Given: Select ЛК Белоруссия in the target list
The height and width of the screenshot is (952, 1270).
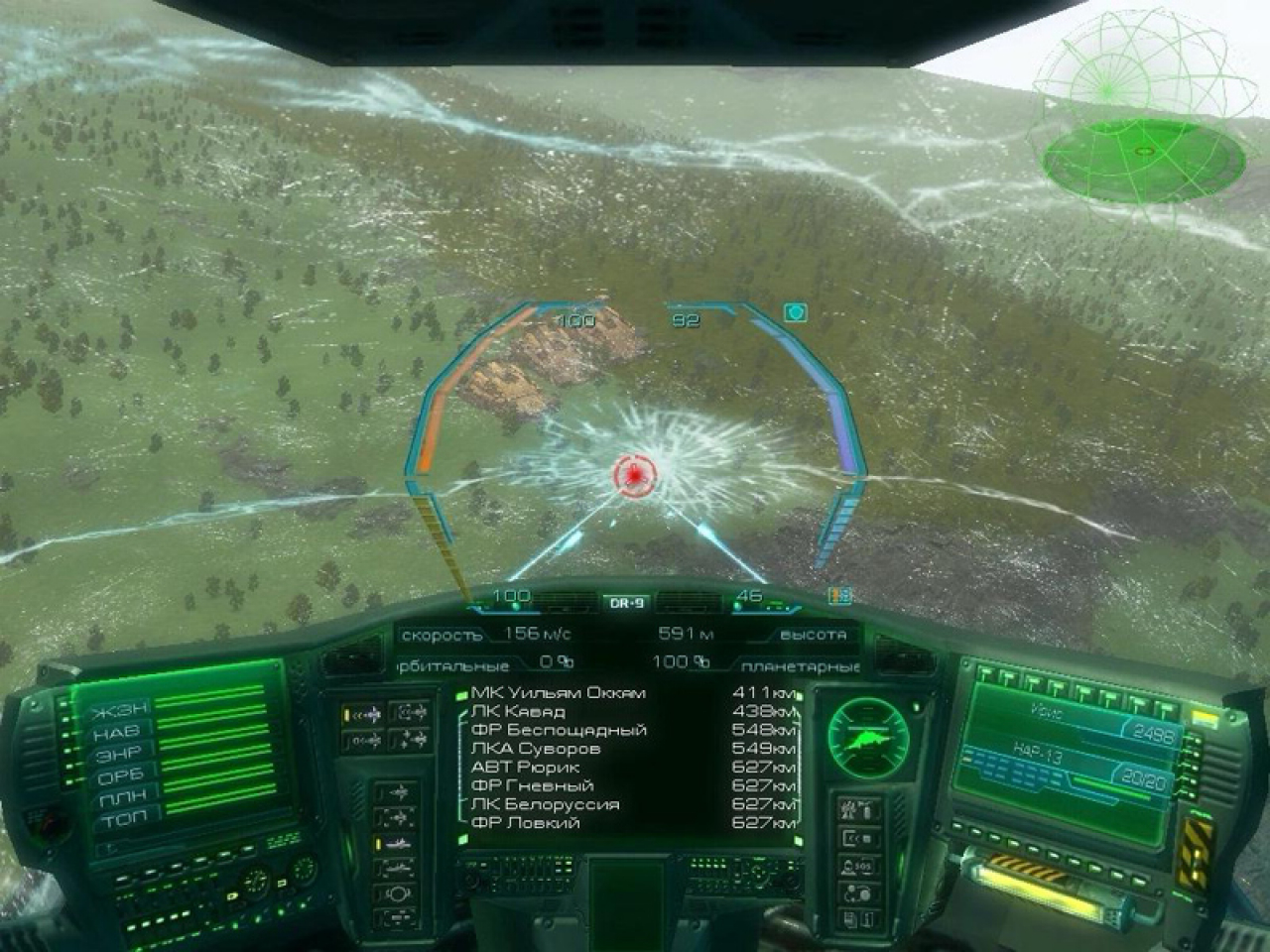Looking at the screenshot, I should [x=545, y=804].
